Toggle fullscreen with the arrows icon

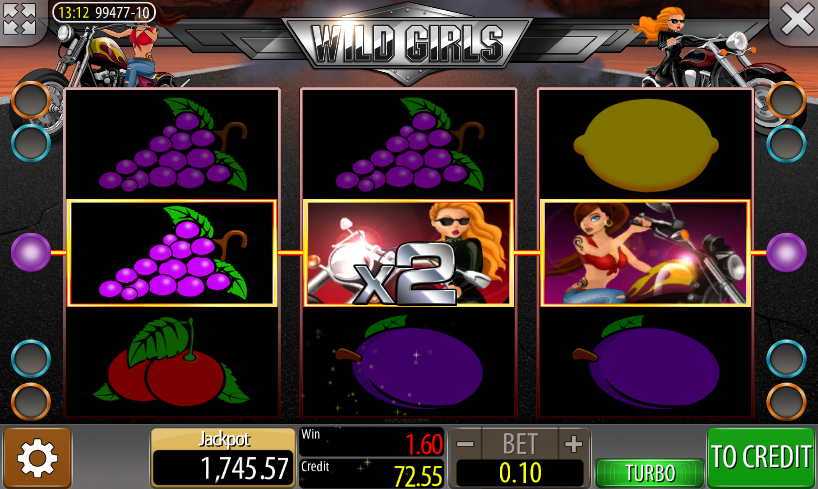click(20, 19)
